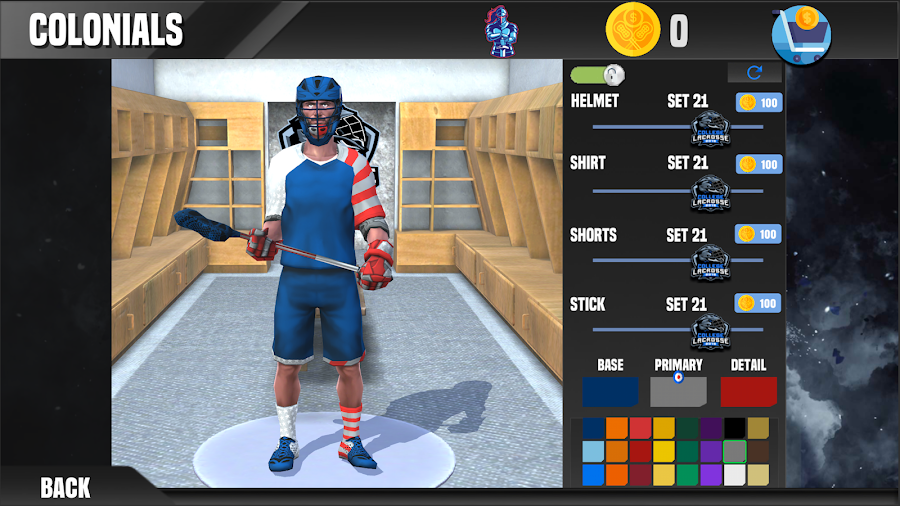Pick the black palette swatch
The height and width of the screenshot is (506, 900).
pyautogui.click(x=735, y=428)
